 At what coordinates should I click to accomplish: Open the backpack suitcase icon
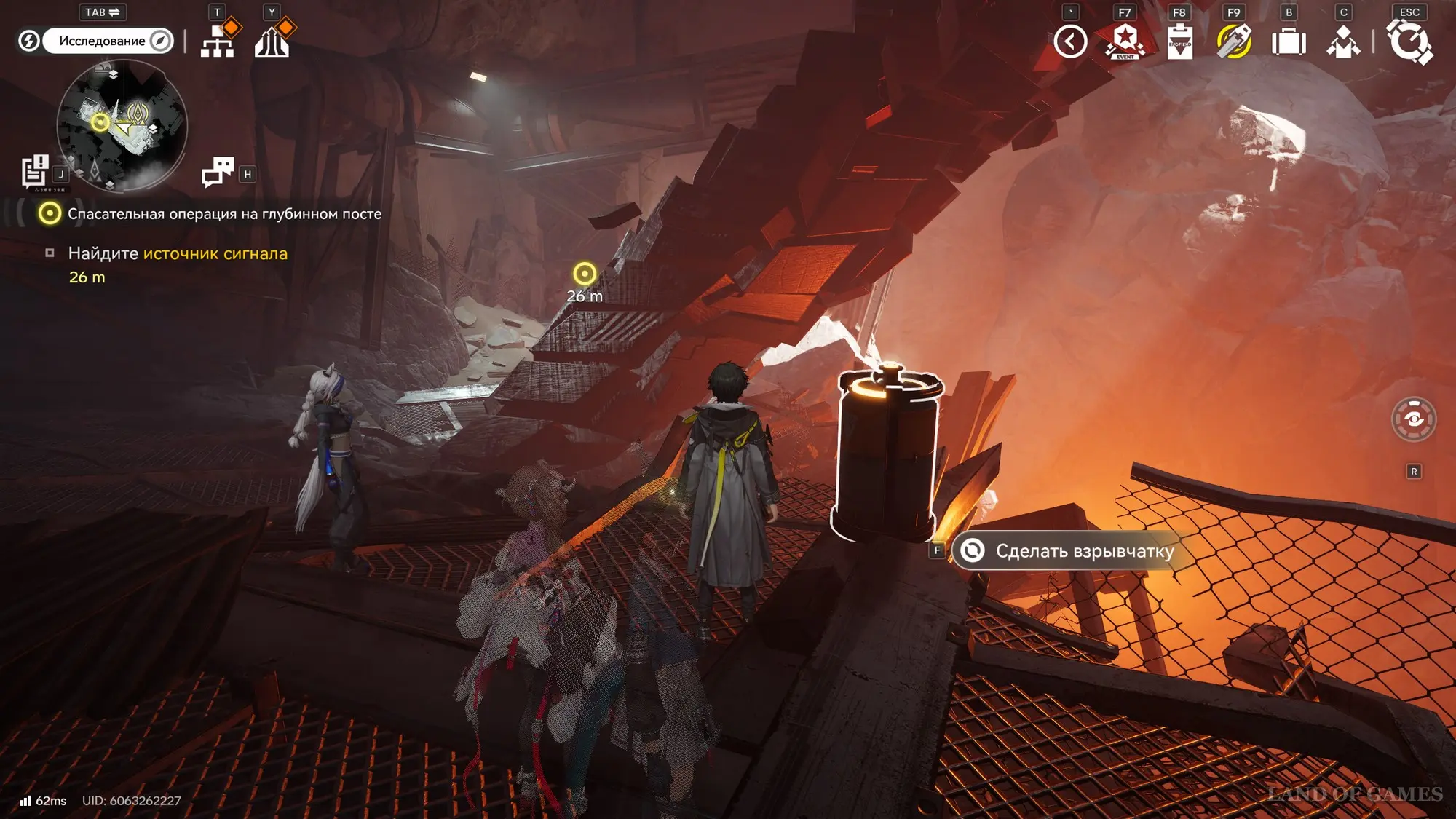pyautogui.click(x=1289, y=41)
